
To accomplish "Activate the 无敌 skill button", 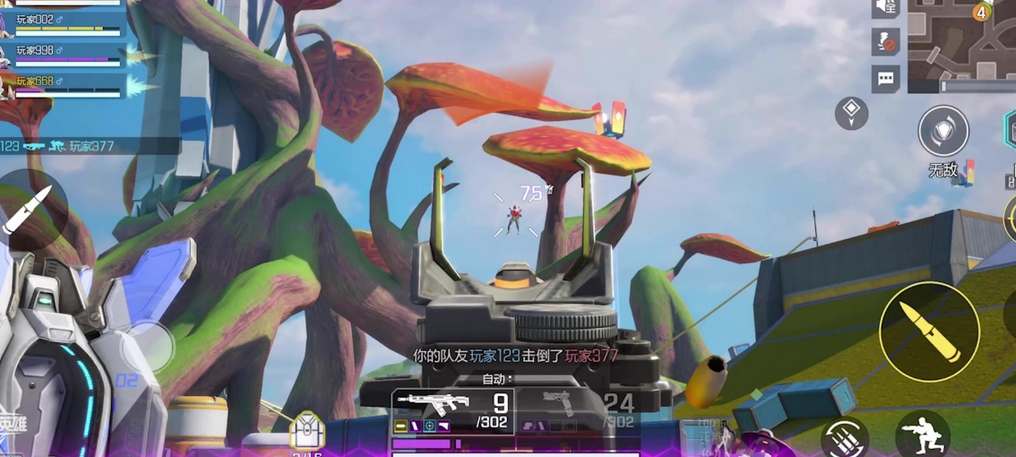I will (x=943, y=133).
